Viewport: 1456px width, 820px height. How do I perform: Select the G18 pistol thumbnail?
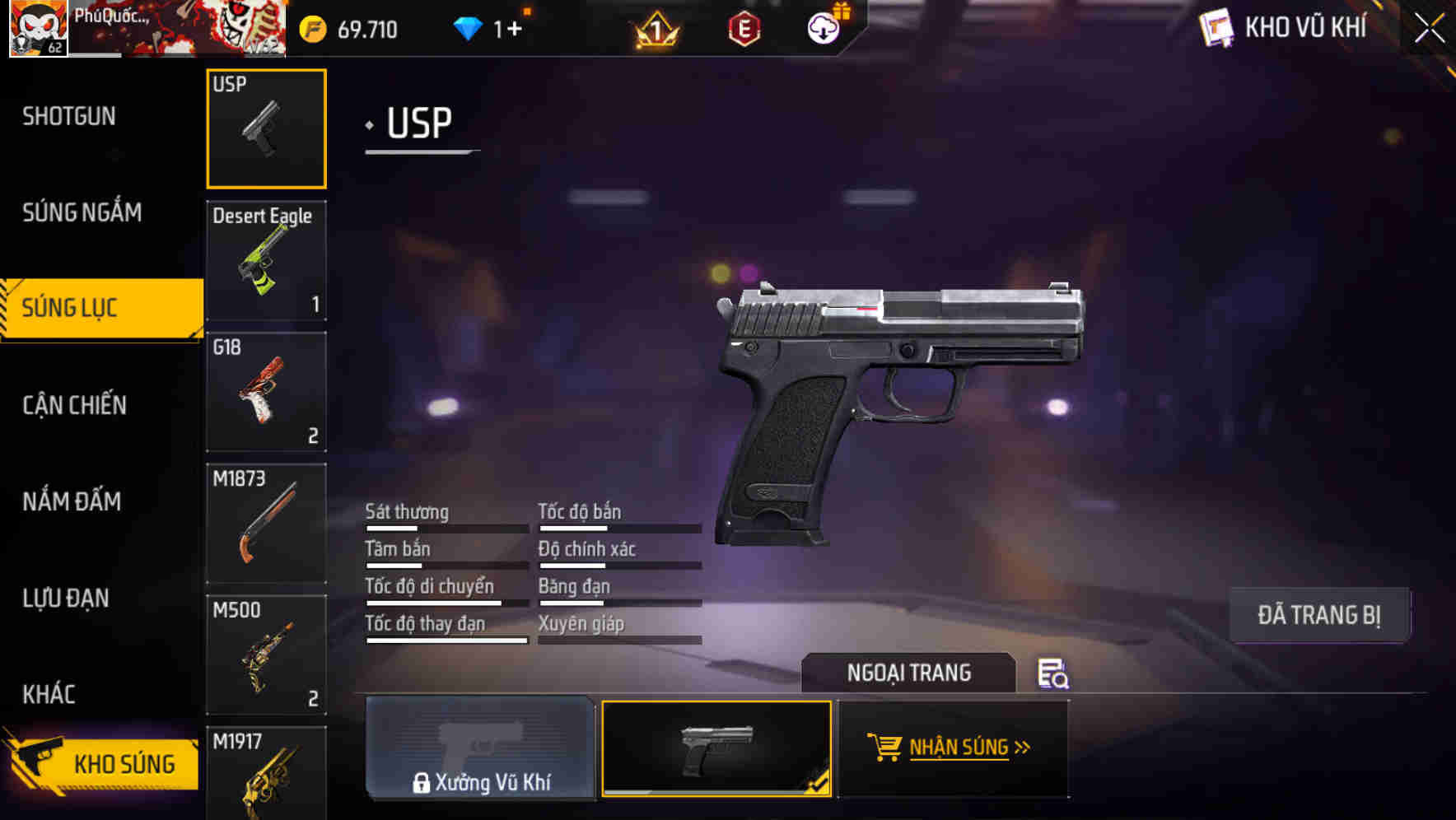point(265,391)
